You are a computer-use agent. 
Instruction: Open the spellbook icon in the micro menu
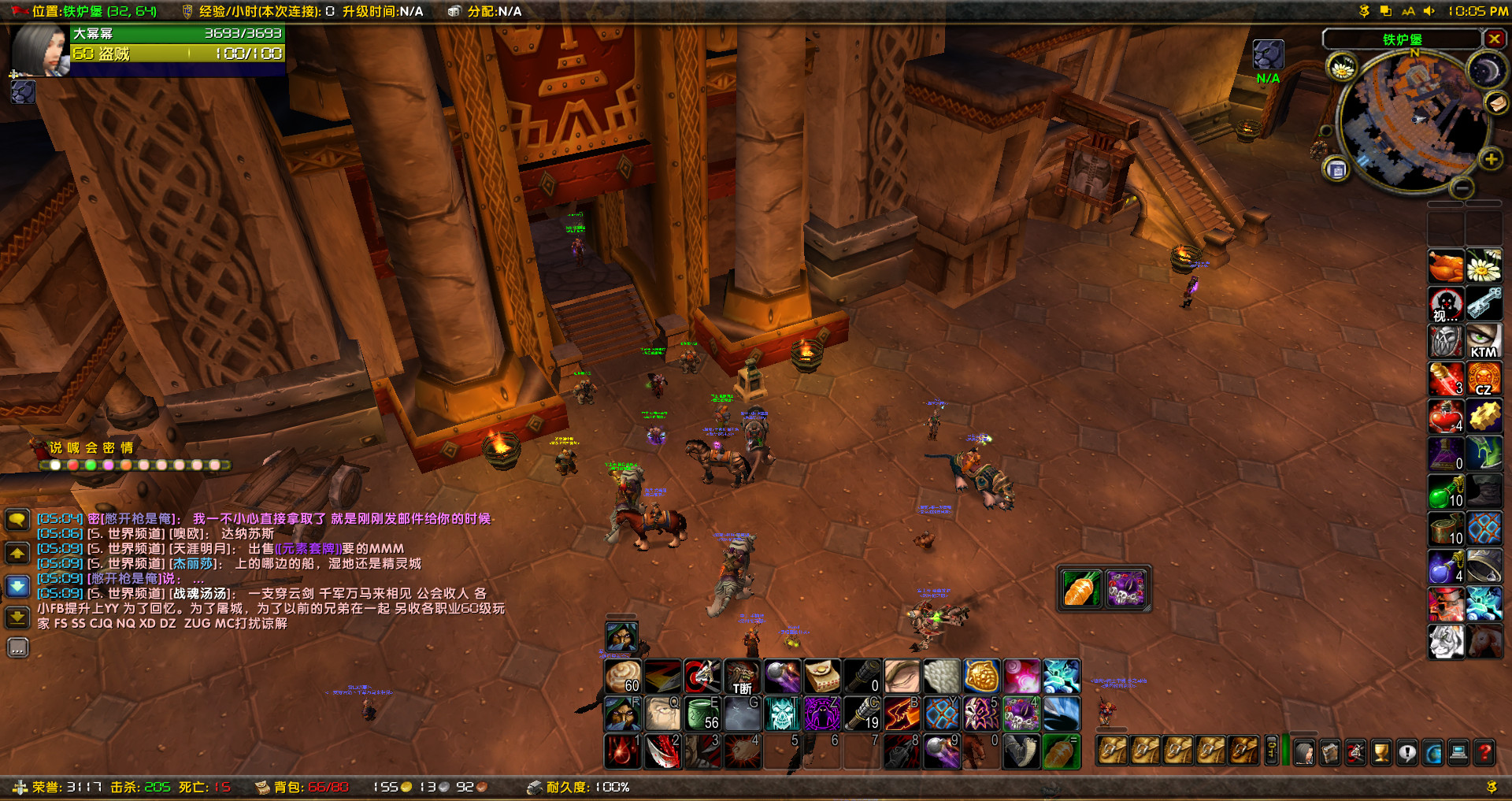tap(1330, 752)
